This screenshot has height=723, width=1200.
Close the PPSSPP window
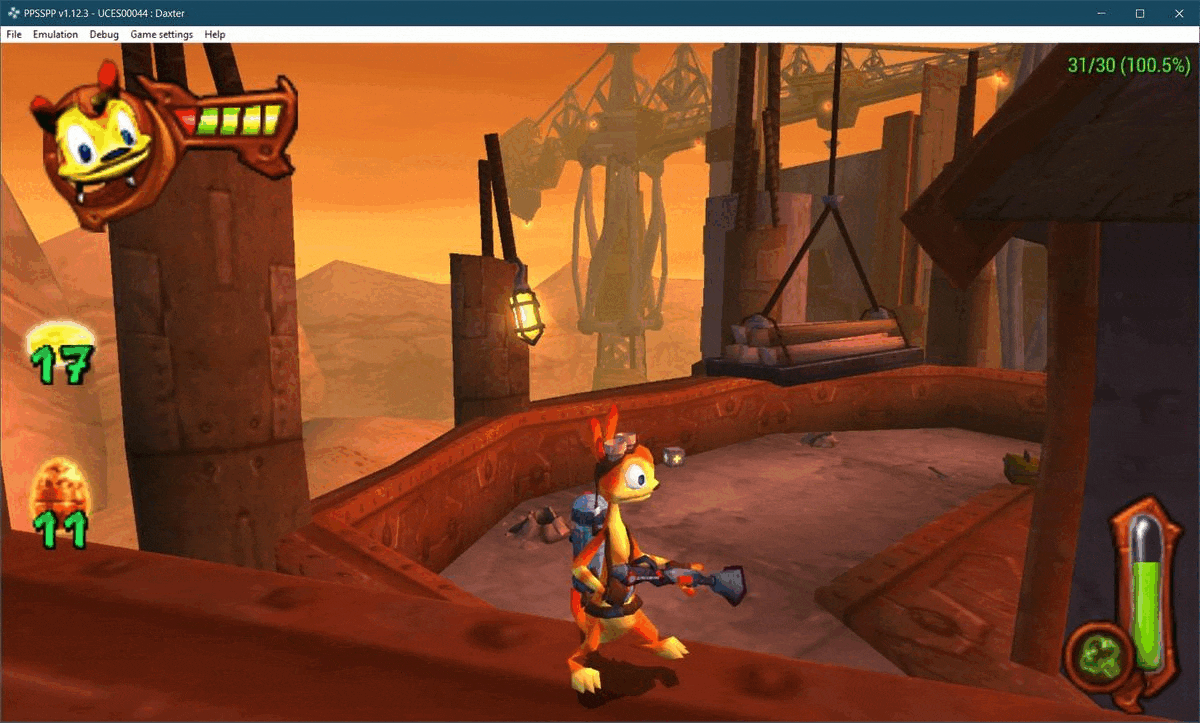1177,13
